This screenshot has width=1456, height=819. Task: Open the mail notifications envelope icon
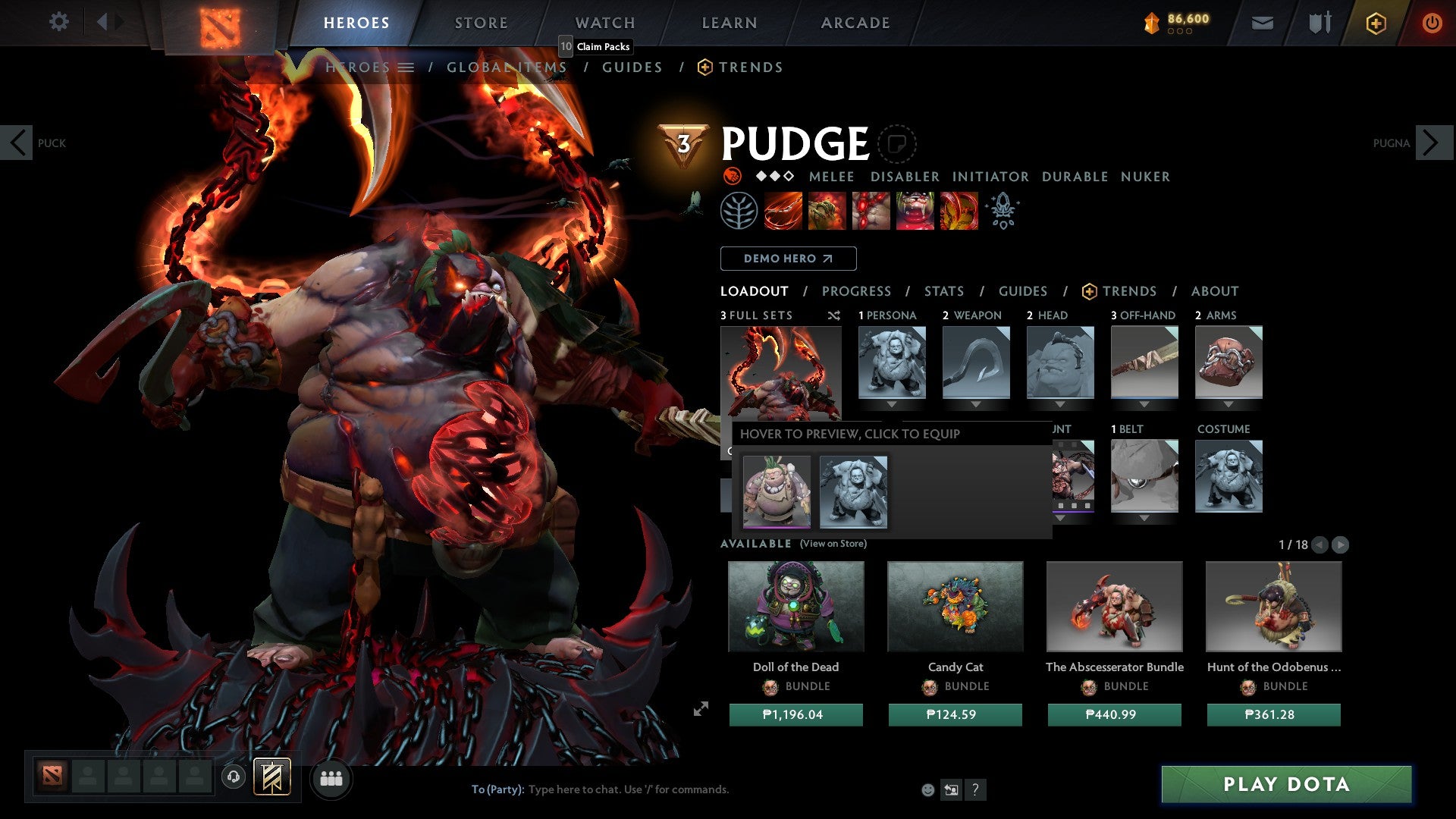[x=1263, y=23]
